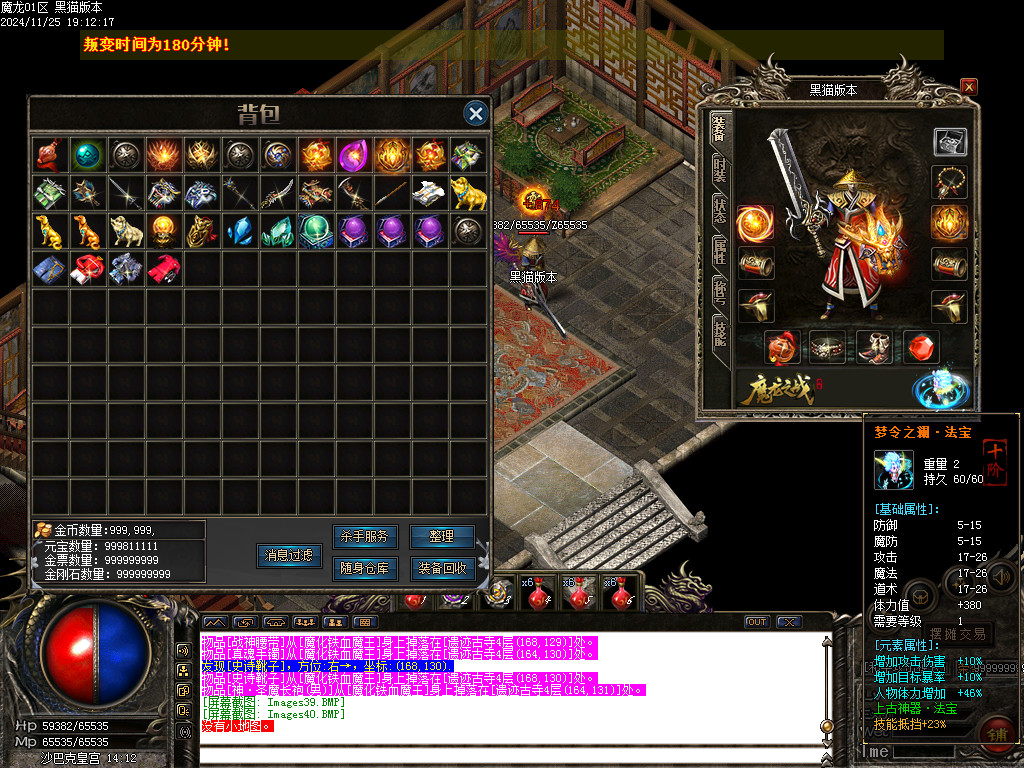Switch to the 状态 status tab
The height and width of the screenshot is (768, 1024).
point(719,210)
